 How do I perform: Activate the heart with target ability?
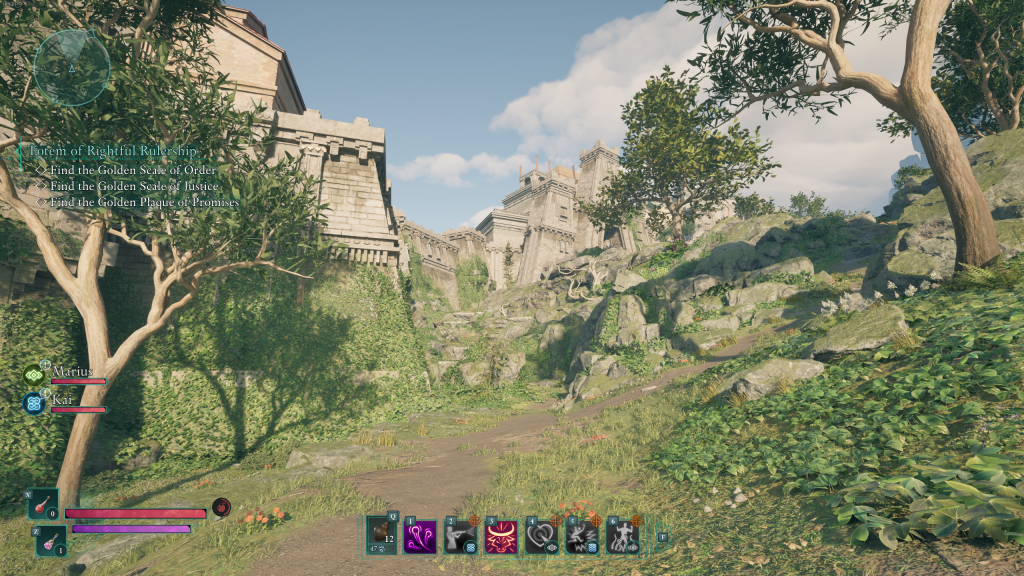[541, 537]
